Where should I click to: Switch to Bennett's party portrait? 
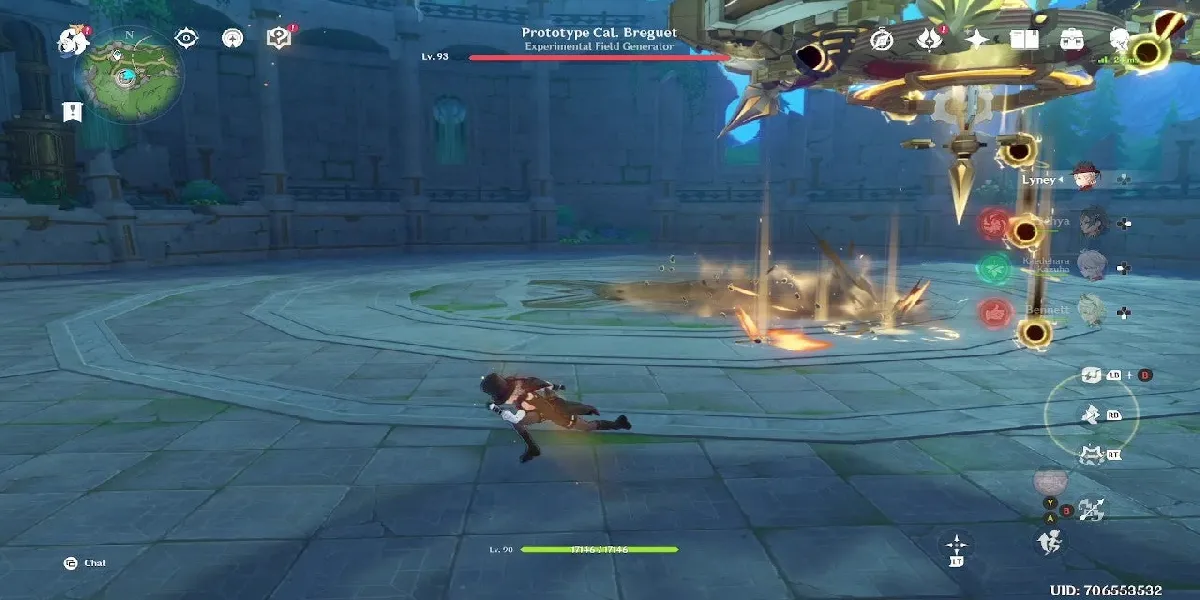[1092, 311]
